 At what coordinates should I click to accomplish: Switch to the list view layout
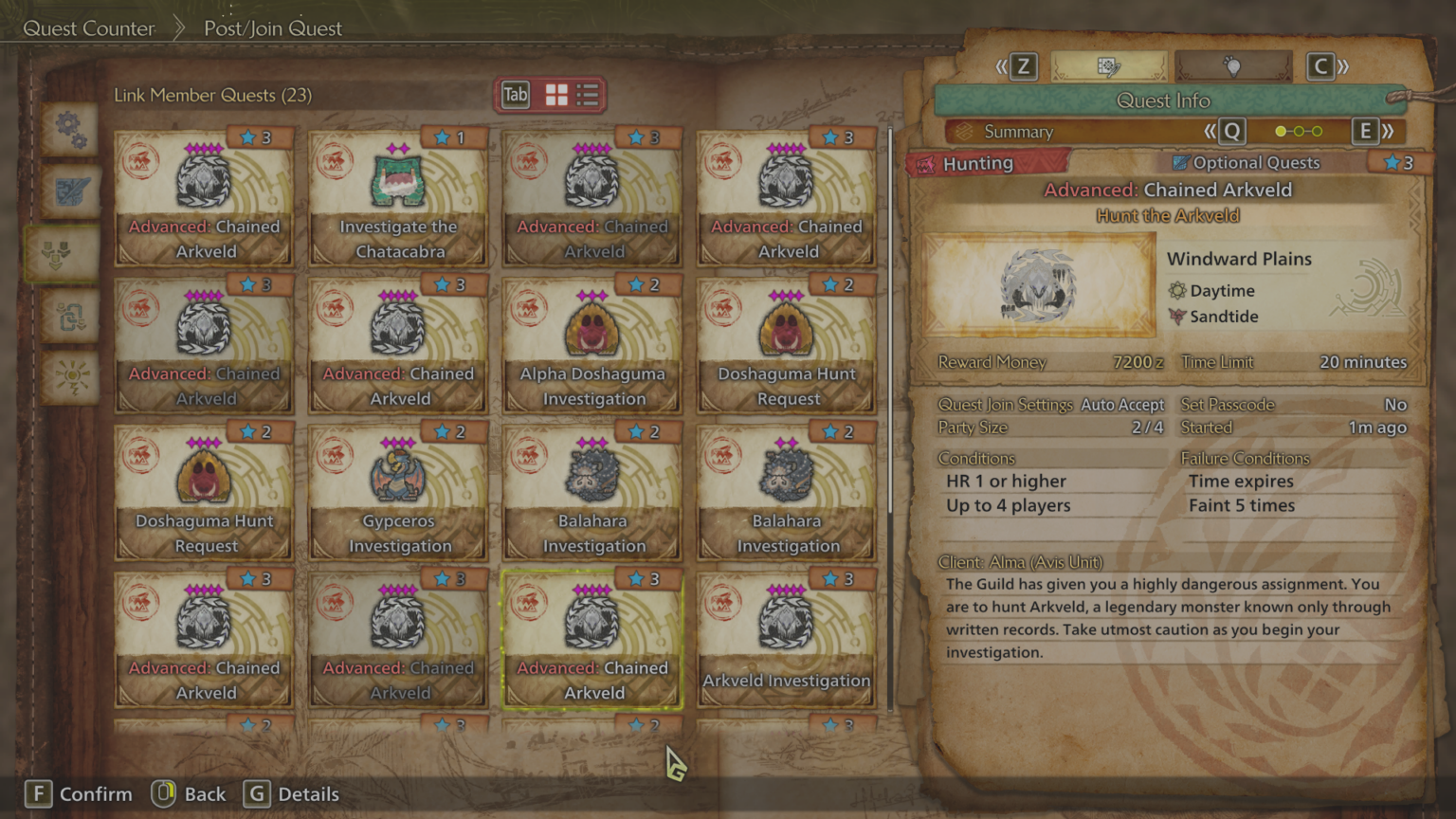pos(588,95)
